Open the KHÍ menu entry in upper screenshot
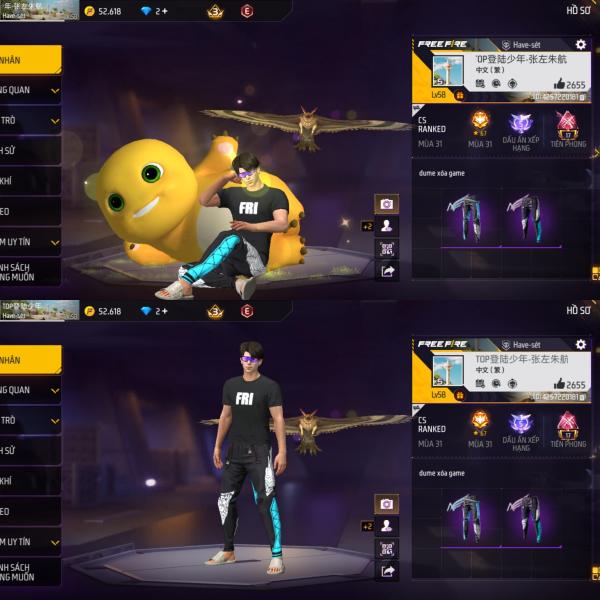This screenshot has height=600, width=600. (x=30, y=181)
